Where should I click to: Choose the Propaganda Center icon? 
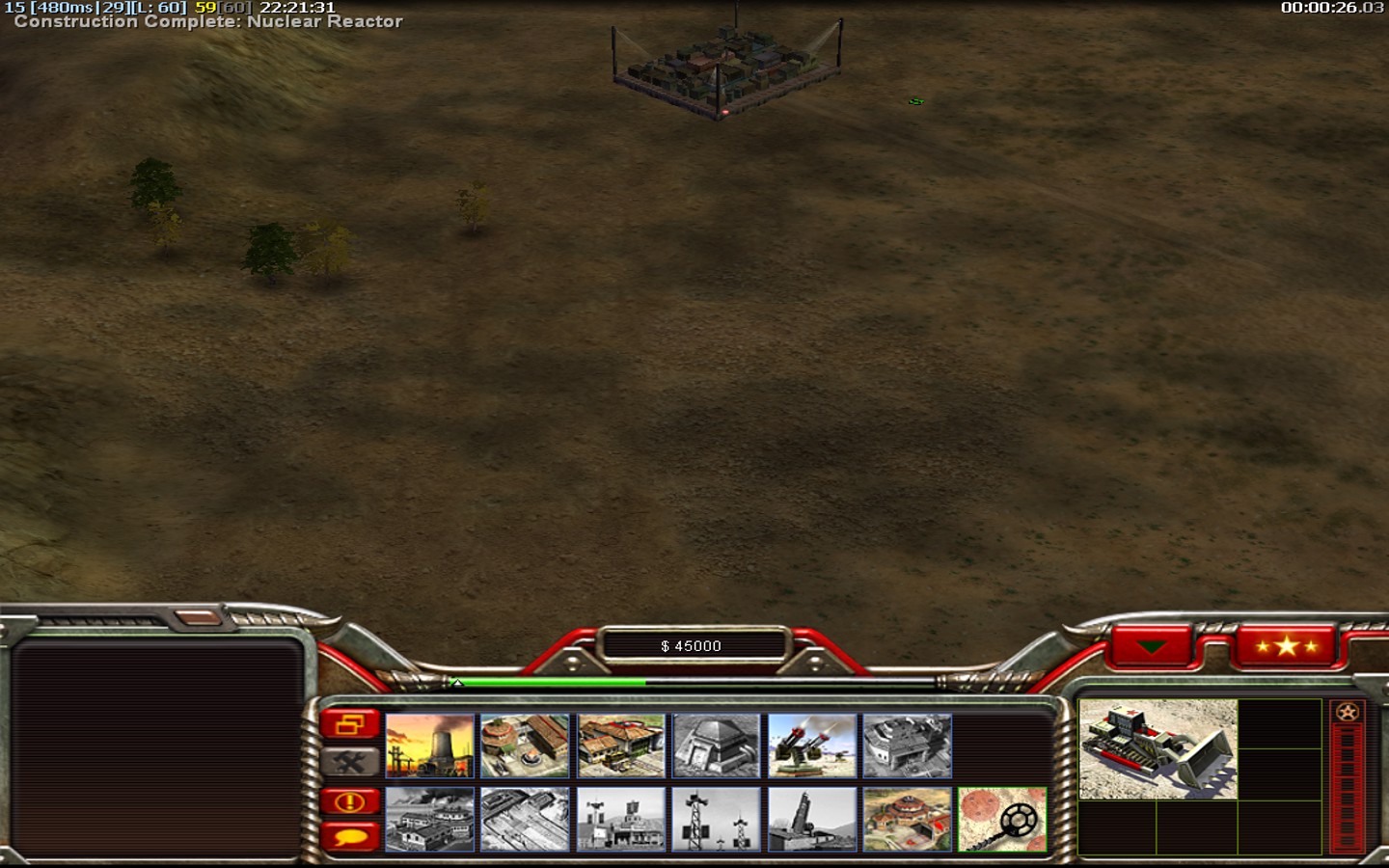point(621,820)
